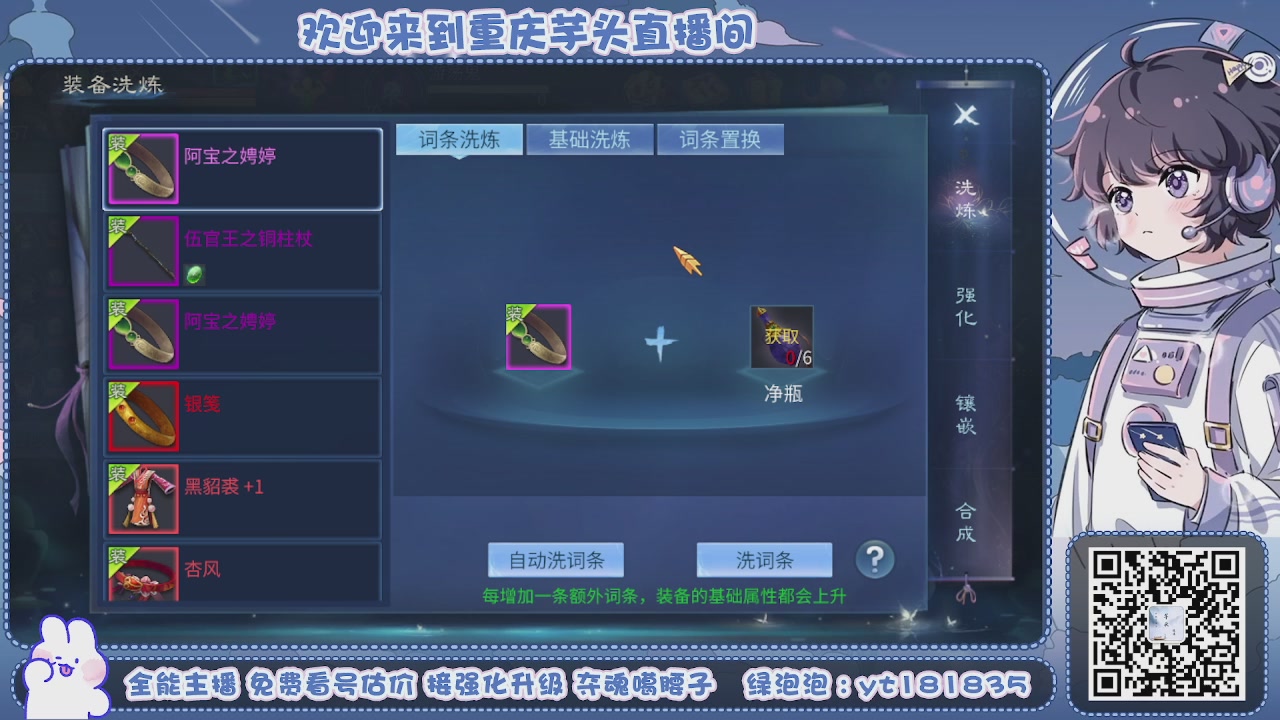Open the question-mark help icon
Image resolution: width=1280 pixels, height=720 pixels.
(874, 559)
